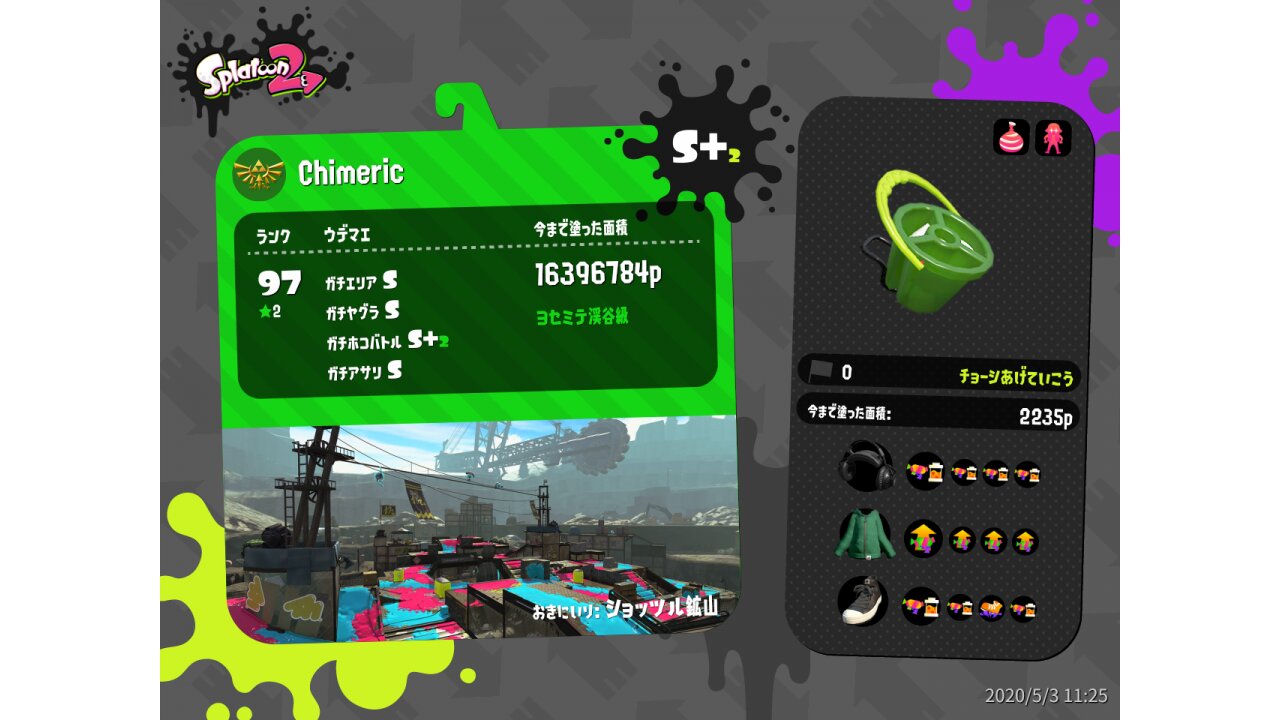1280x720 pixels.
Task: Click the headphones' large main ability icon
Action: tap(925, 470)
